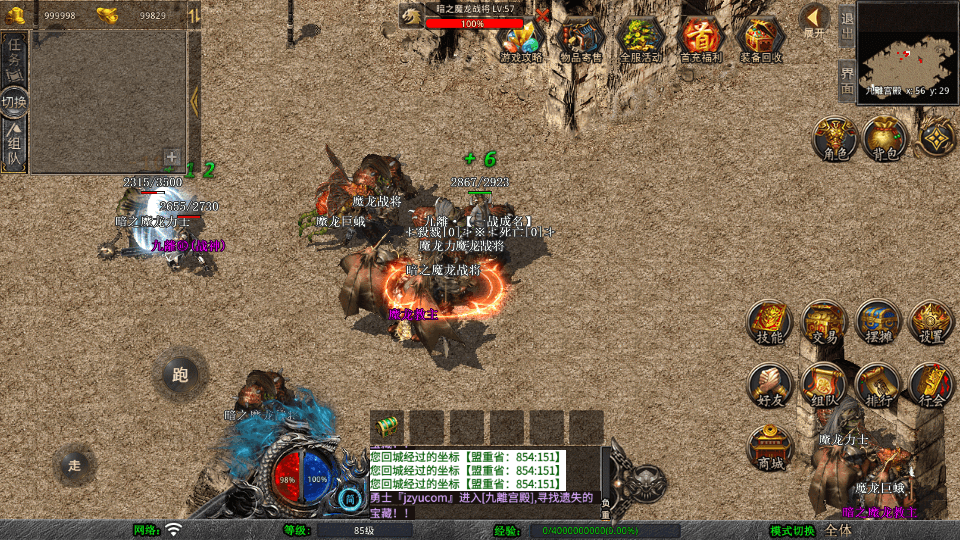Viewport: 960px width, 540px height.
Task: Click the 退出 exit button
Action: 846,26
